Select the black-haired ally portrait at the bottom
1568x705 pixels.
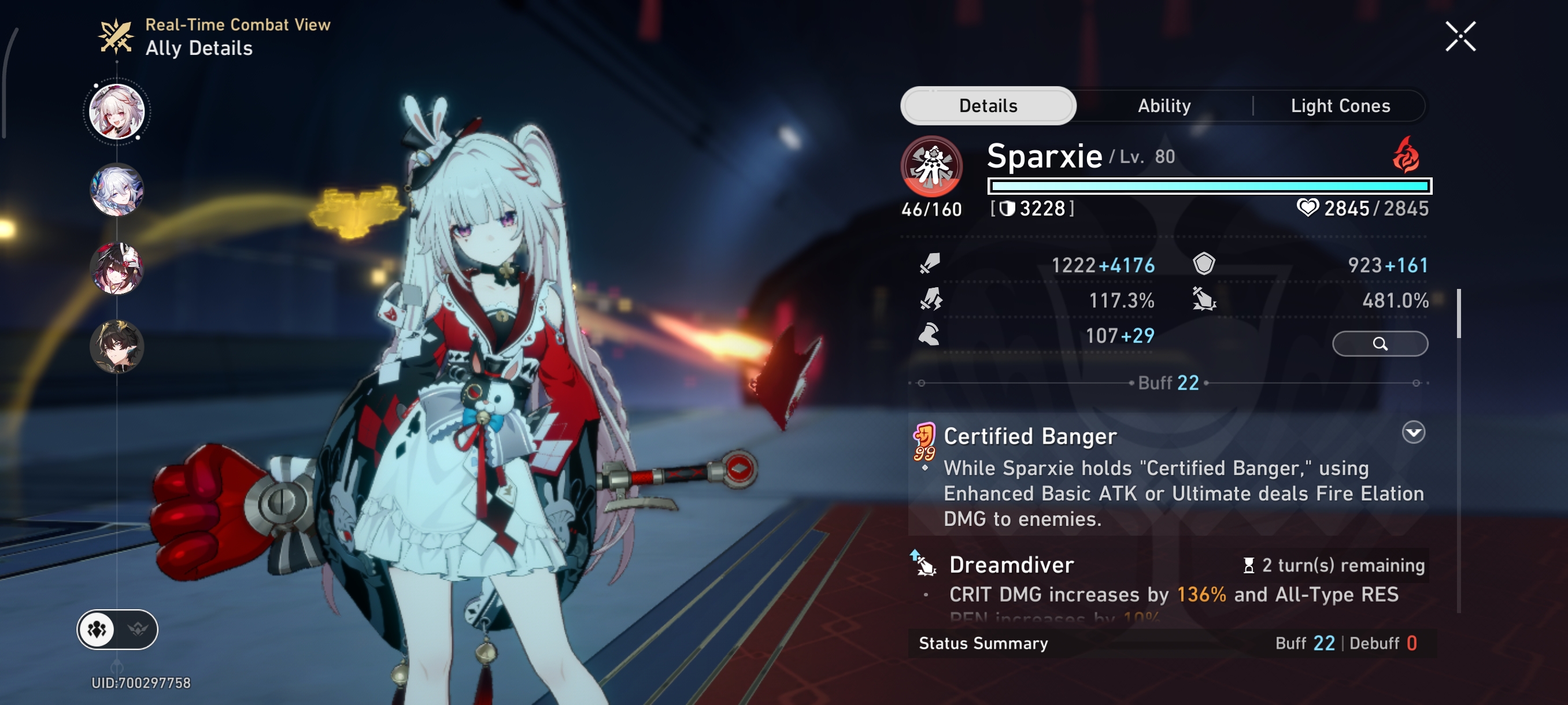coord(117,347)
